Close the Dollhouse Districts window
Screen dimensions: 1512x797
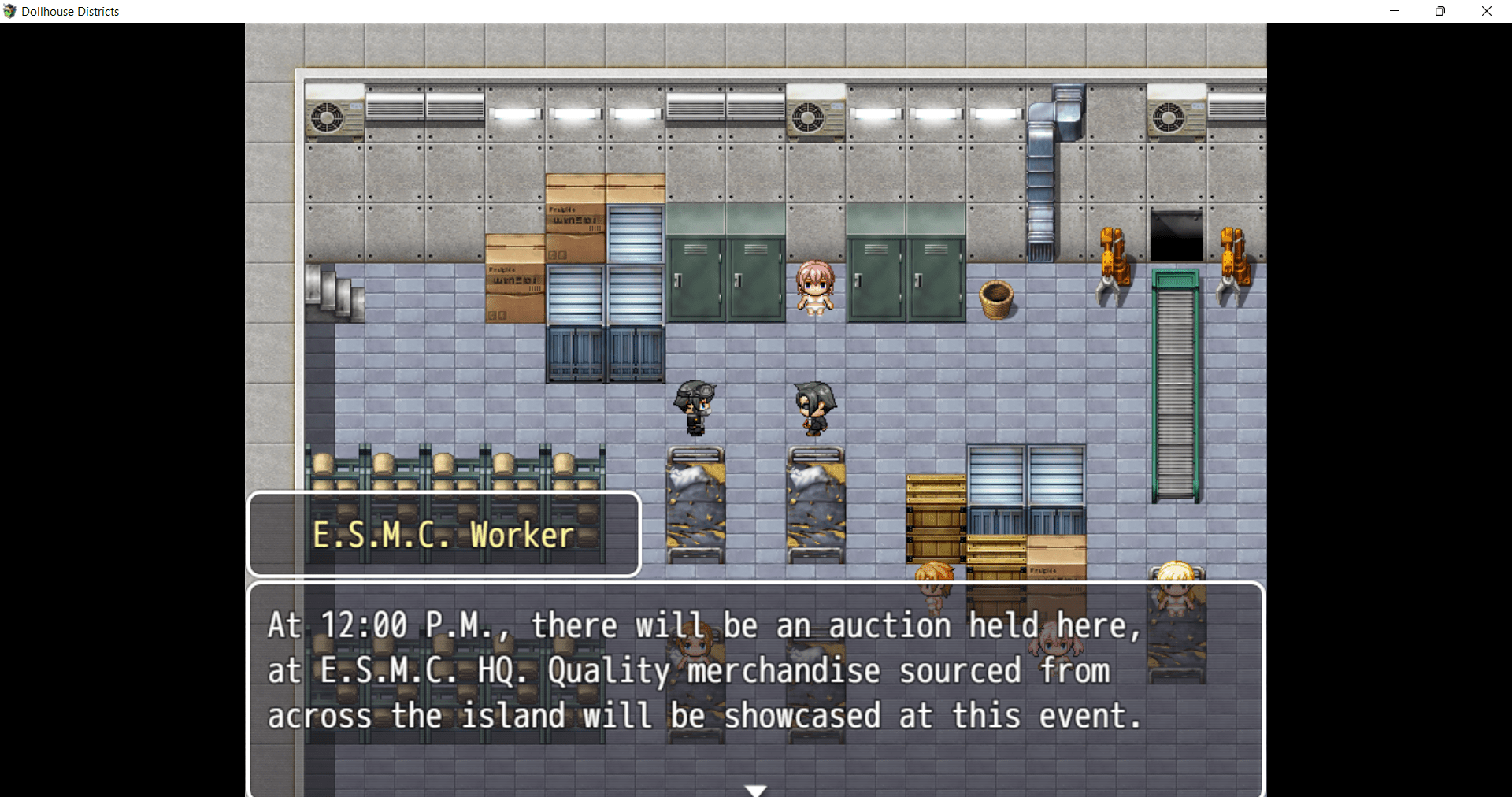[x=1486, y=11]
